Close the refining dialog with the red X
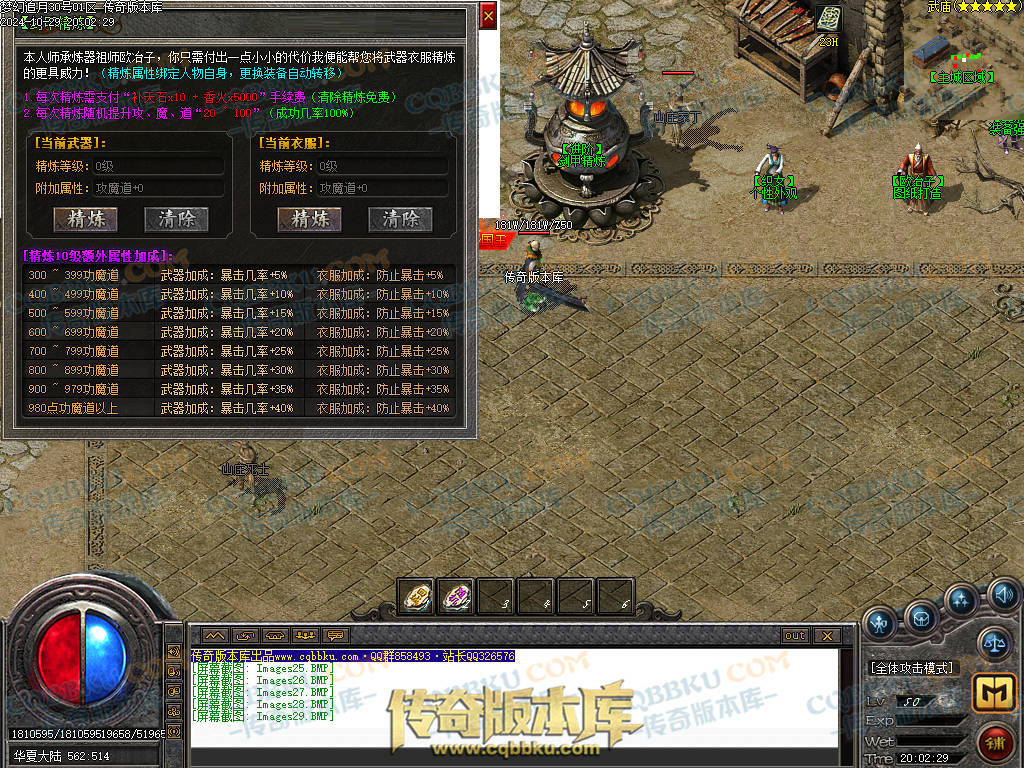 pyautogui.click(x=488, y=17)
